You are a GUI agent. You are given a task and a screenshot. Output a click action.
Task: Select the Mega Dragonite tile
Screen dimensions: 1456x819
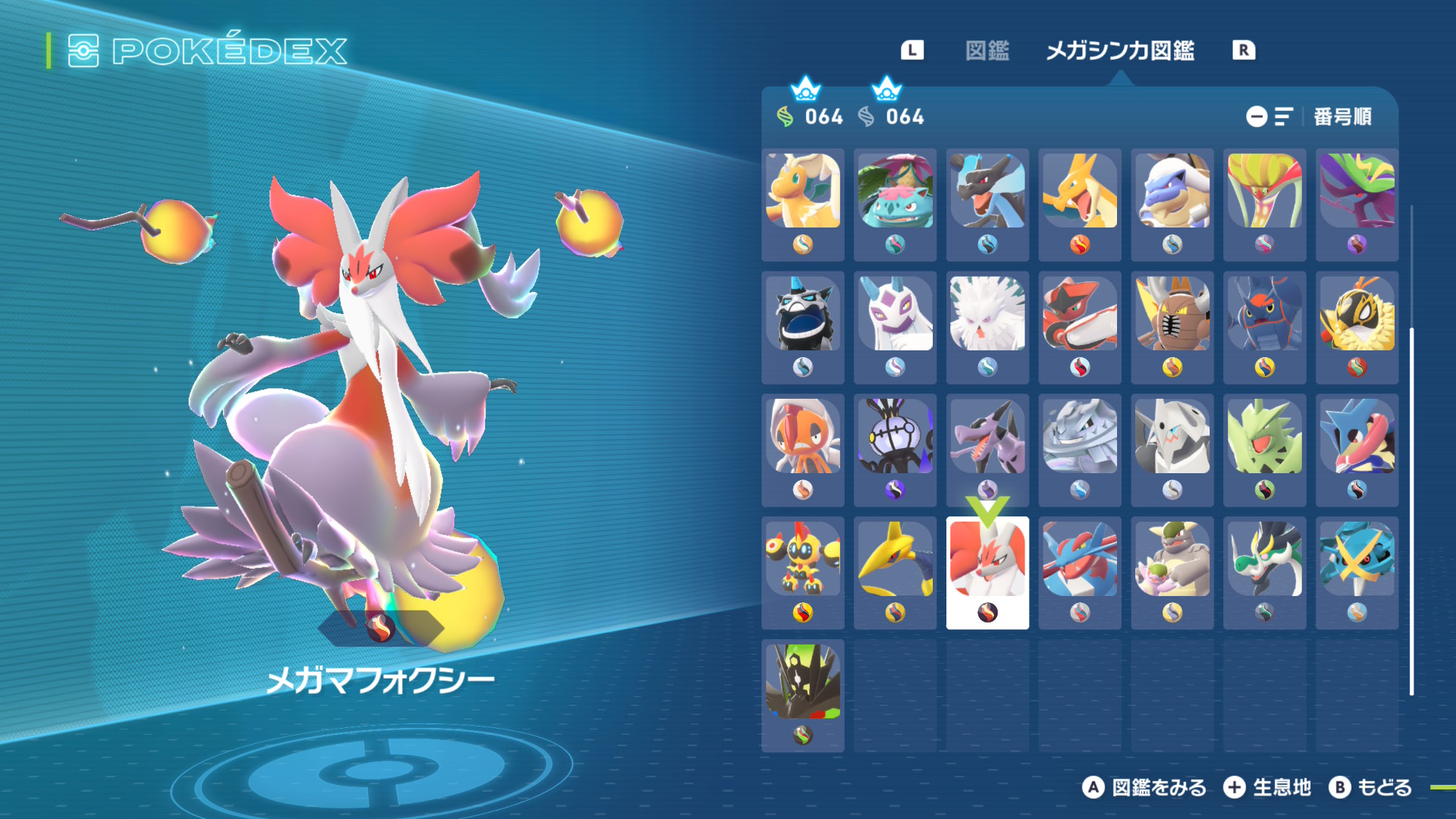point(802,203)
